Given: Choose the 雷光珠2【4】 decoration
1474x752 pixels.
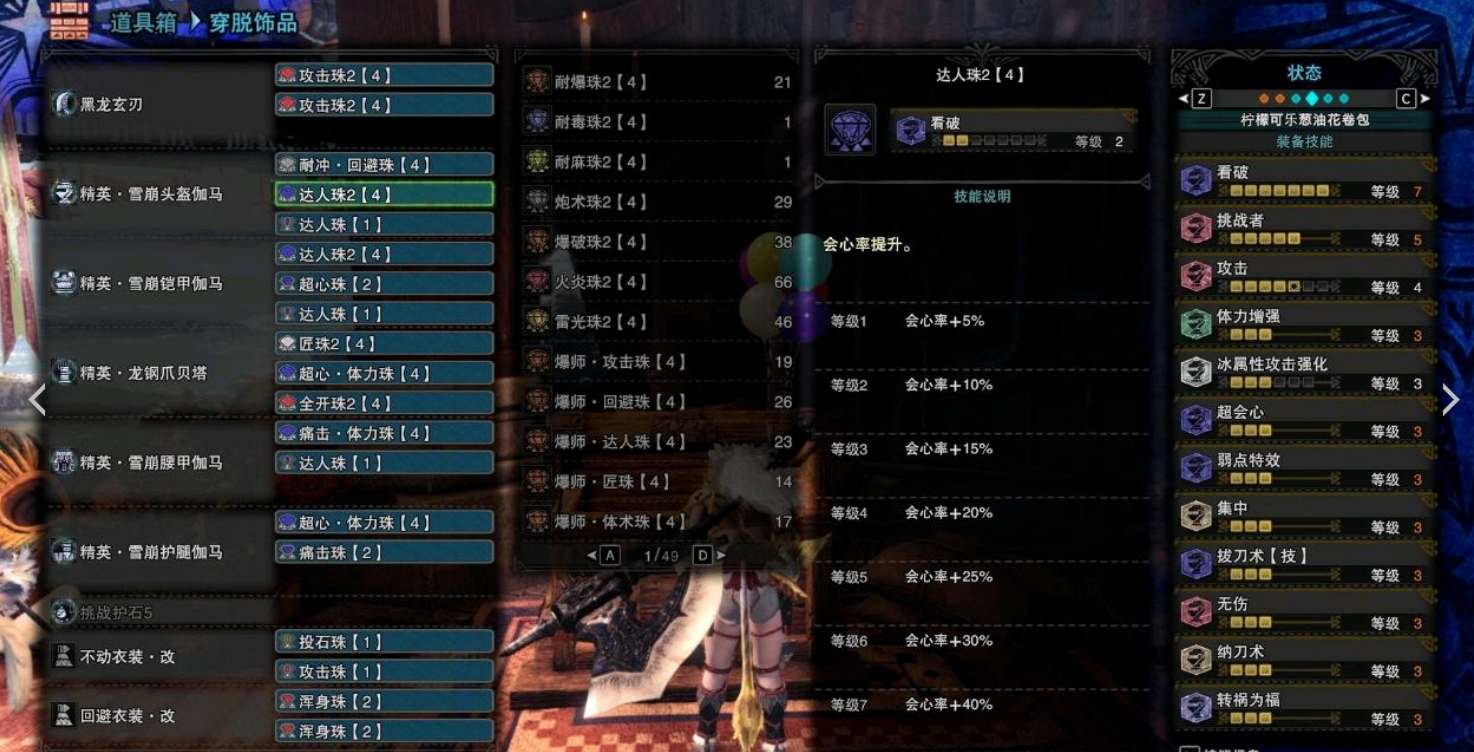Looking at the screenshot, I should pos(657,322).
